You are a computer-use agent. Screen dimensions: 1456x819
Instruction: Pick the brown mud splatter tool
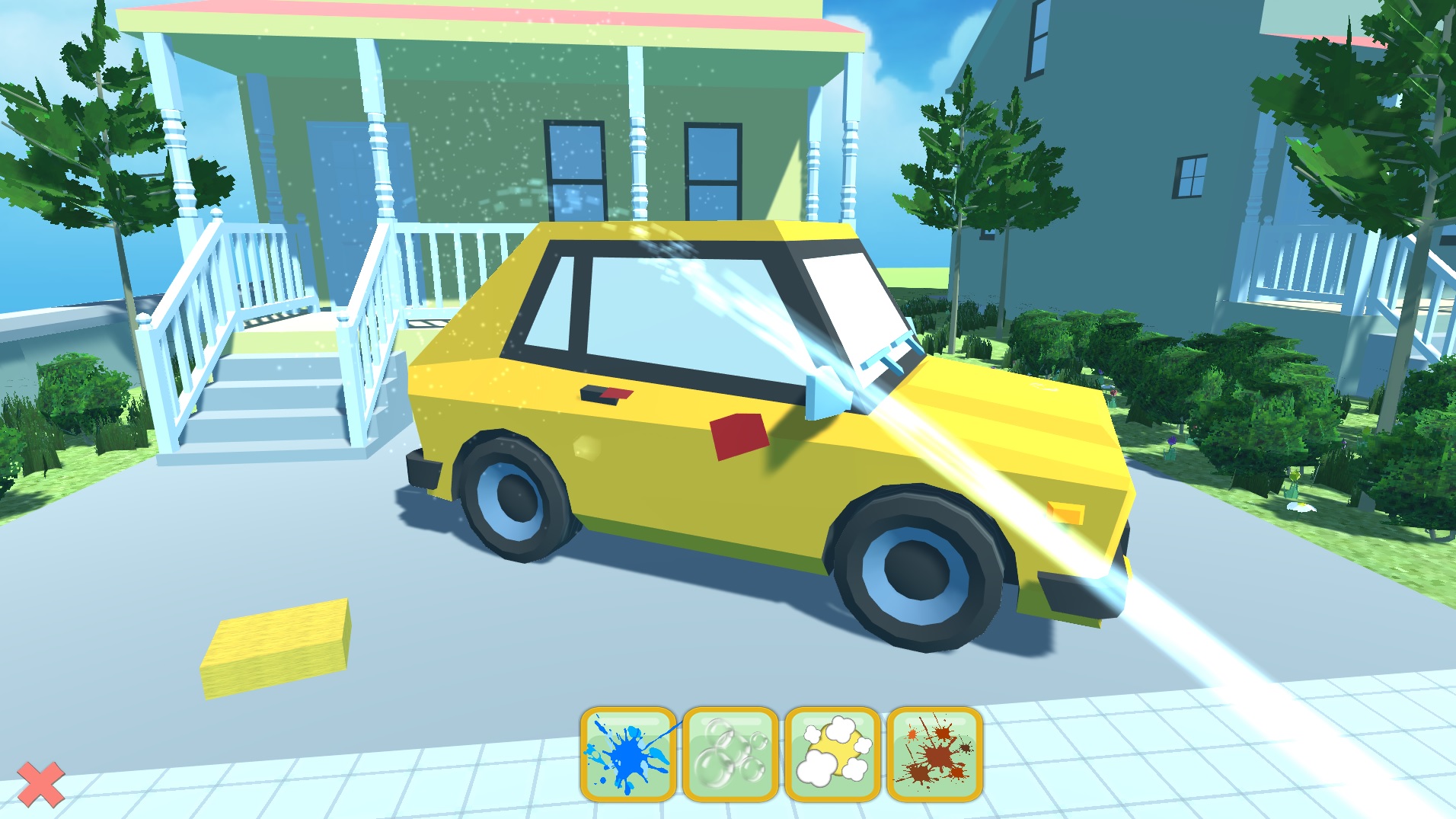[x=934, y=754]
